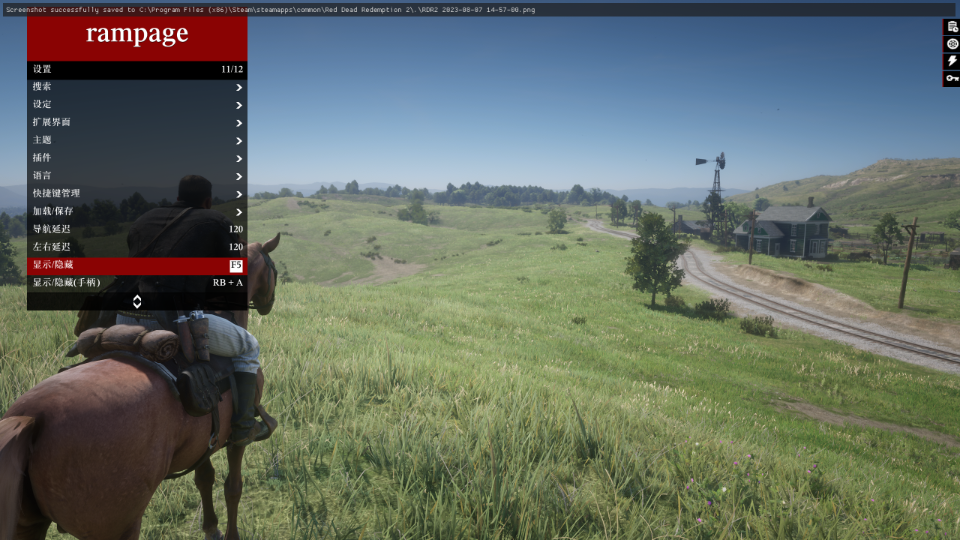Select the 导航延迟 navigation delay row
This screenshot has height=540, width=960.
click(137, 230)
